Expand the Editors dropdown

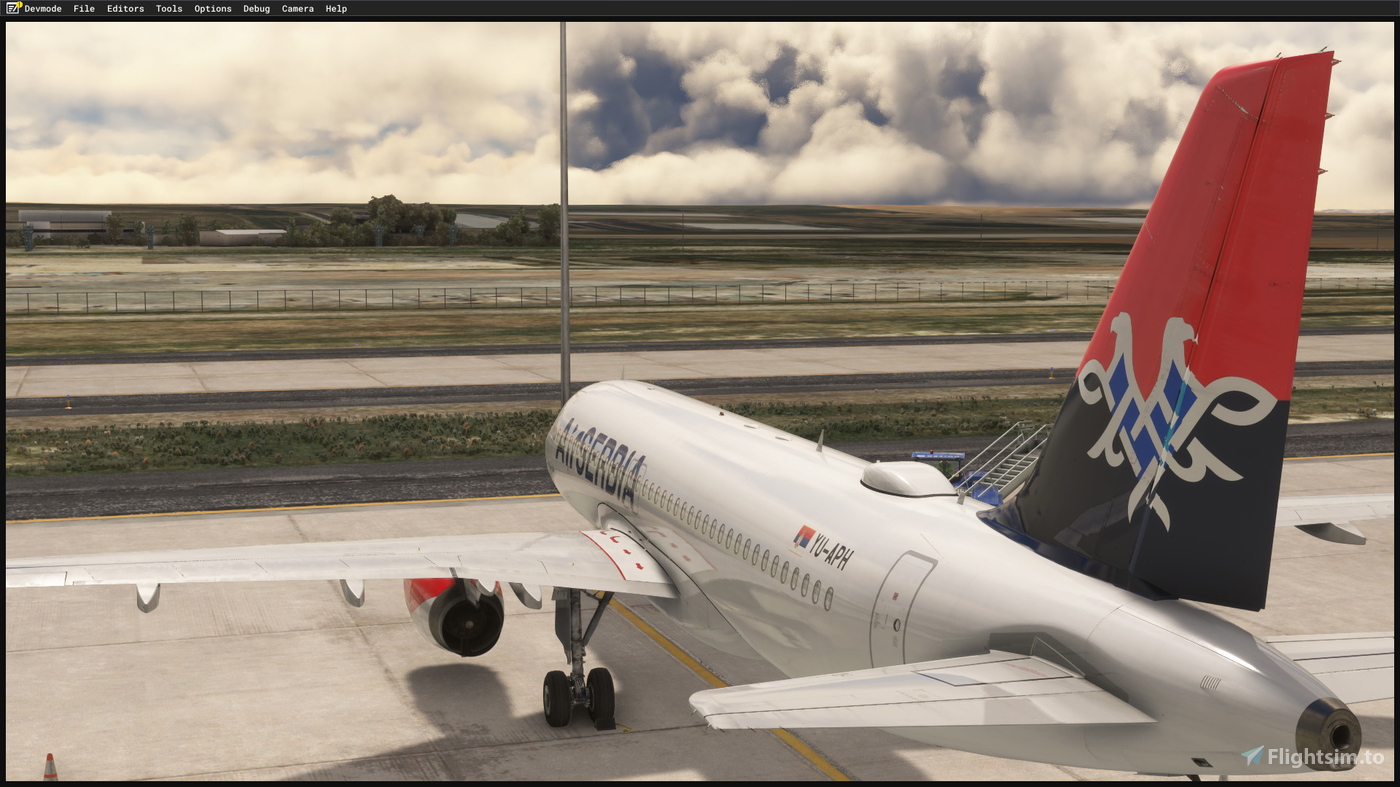[125, 8]
